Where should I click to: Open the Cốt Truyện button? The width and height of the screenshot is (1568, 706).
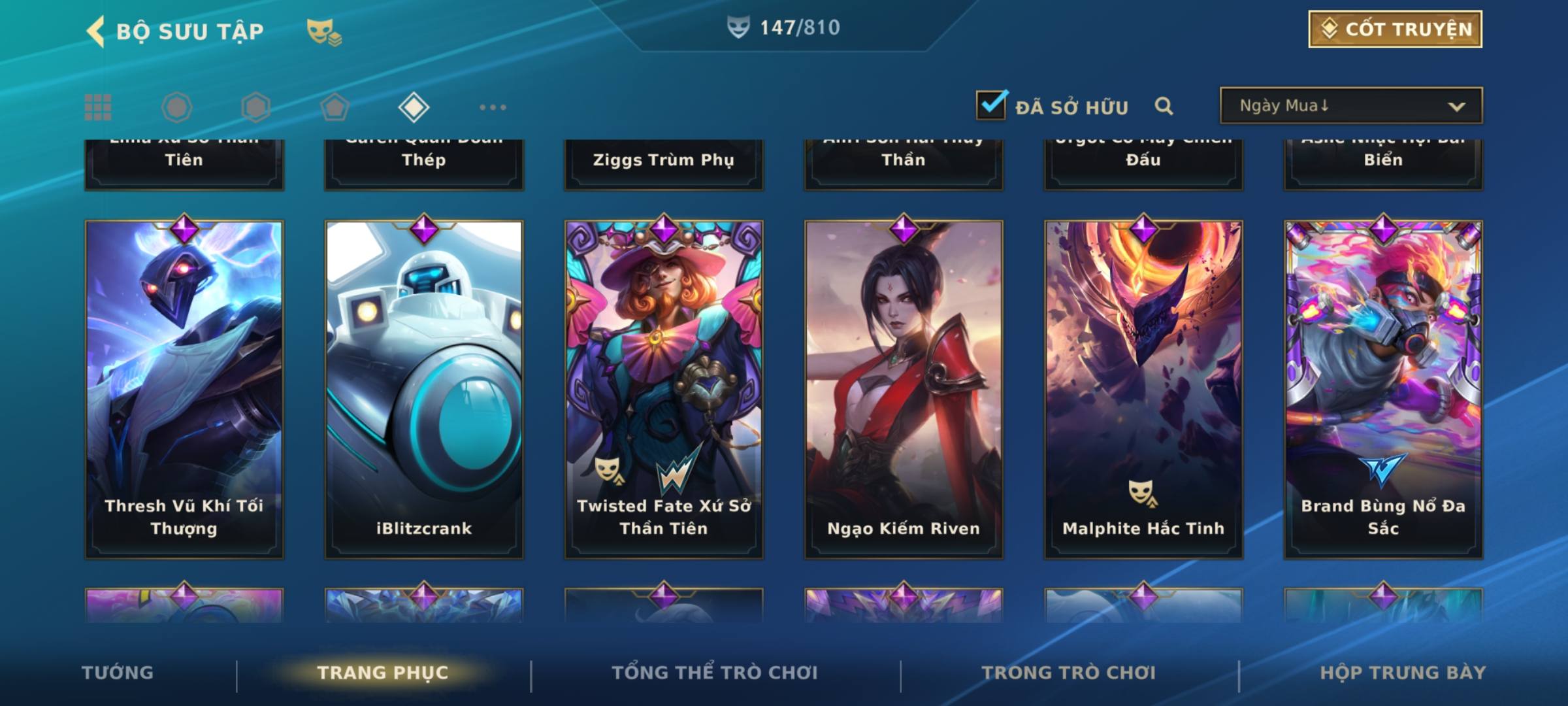click(x=1395, y=29)
